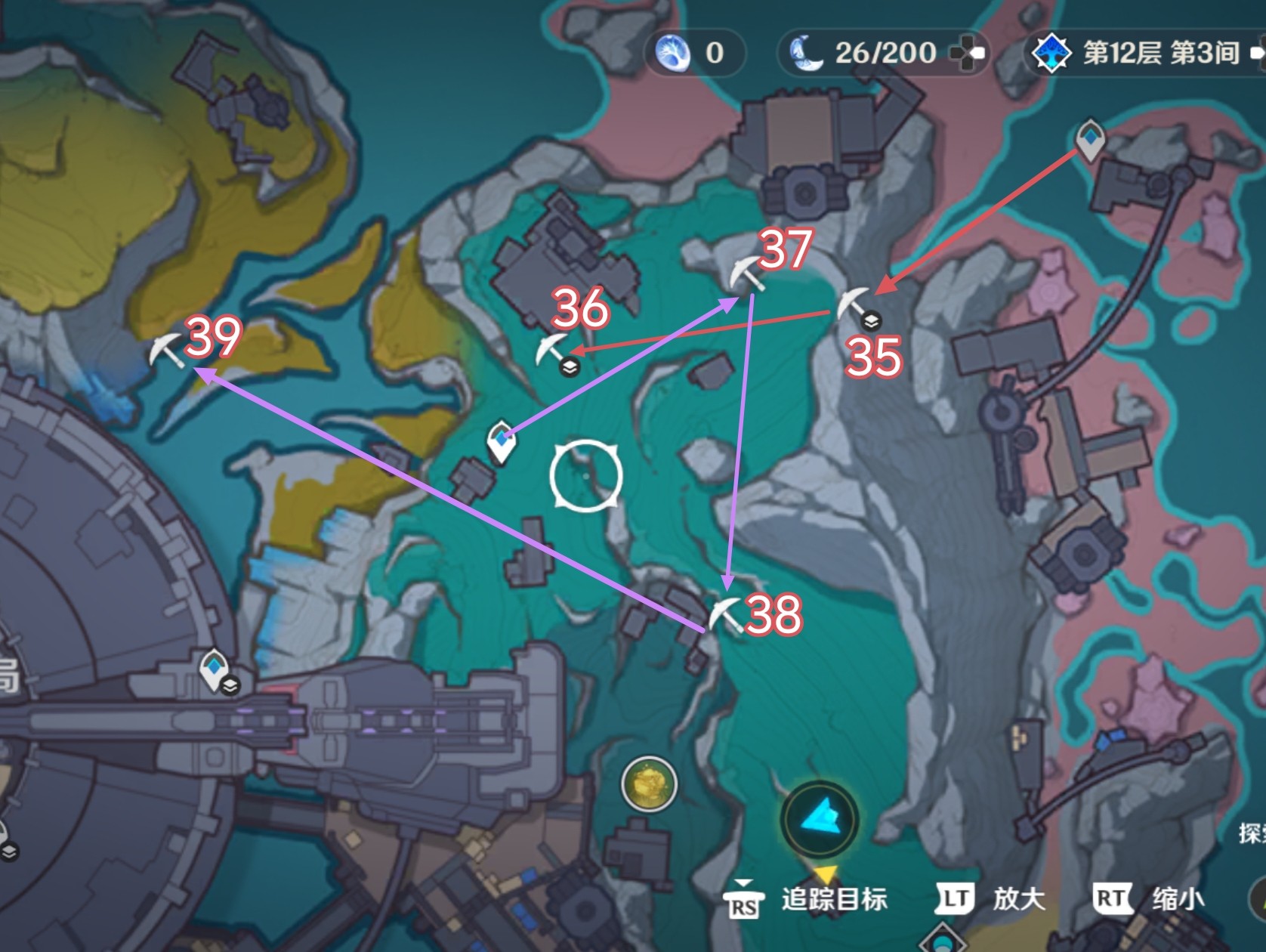Select the pickaxe marker labeled 39
1266x952 pixels.
pyautogui.click(x=166, y=351)
